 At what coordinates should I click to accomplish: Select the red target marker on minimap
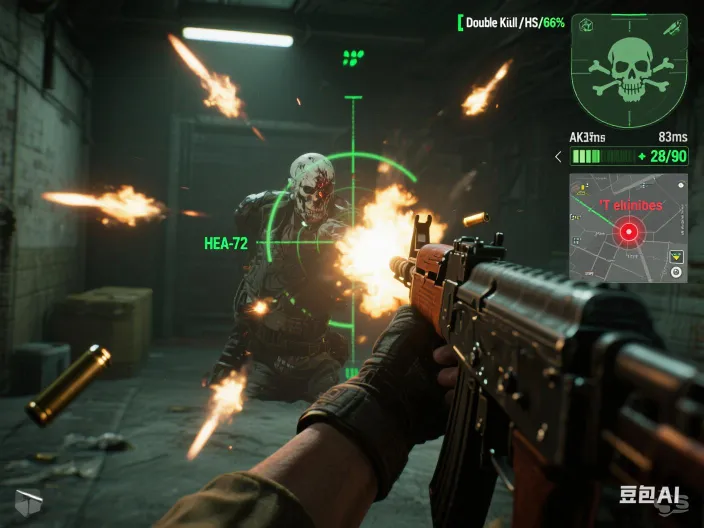(x=629, y=232)
